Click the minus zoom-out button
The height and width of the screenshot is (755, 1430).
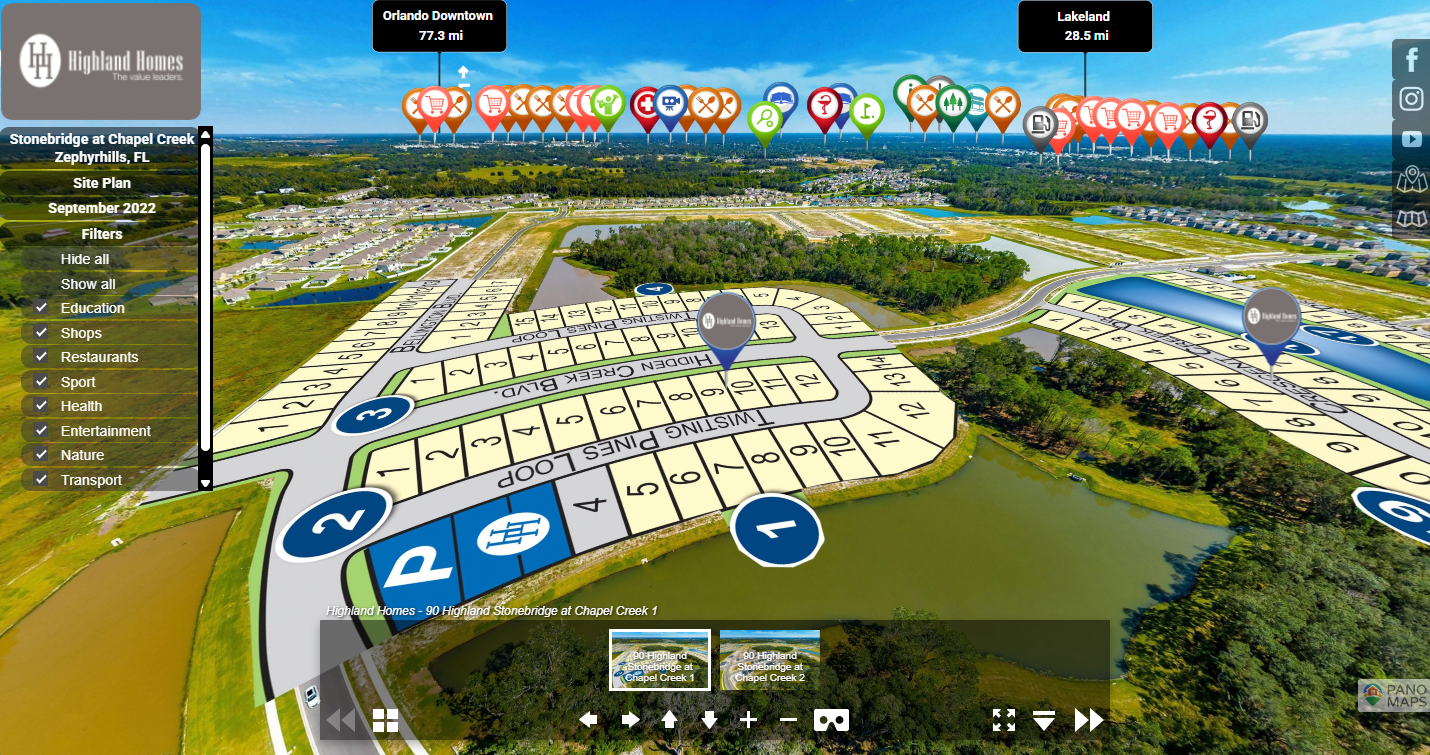click(x=788, y=719)
